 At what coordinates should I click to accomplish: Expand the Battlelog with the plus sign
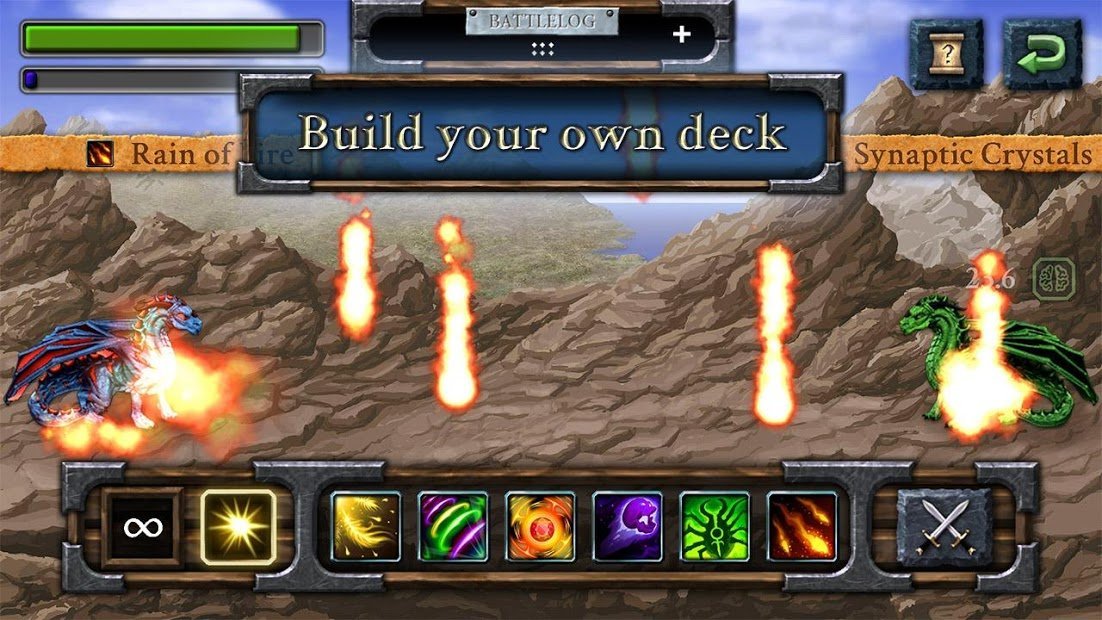click(681, 35)
